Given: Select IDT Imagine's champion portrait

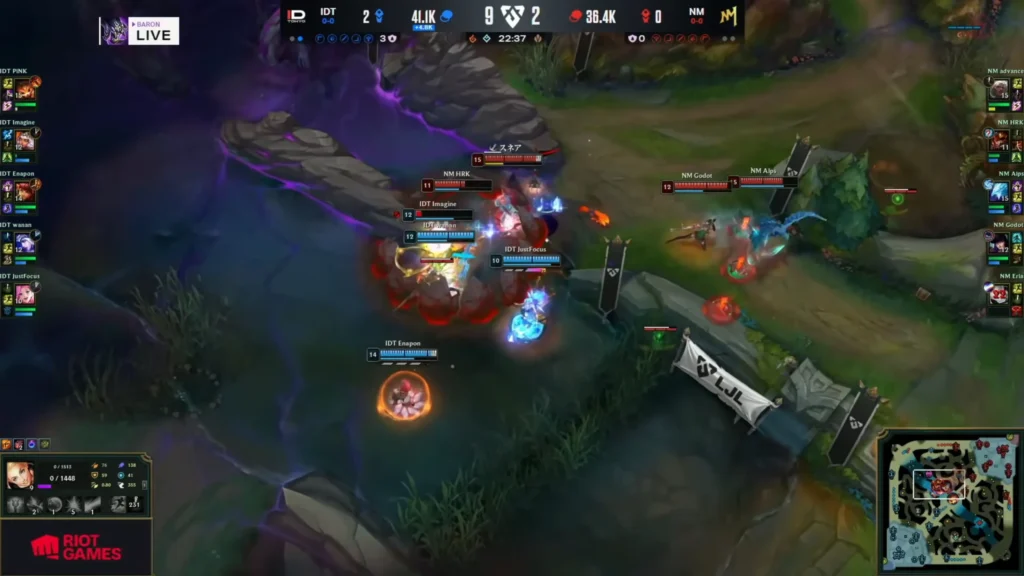Looking at the screenshot, I should pos(24,141).
